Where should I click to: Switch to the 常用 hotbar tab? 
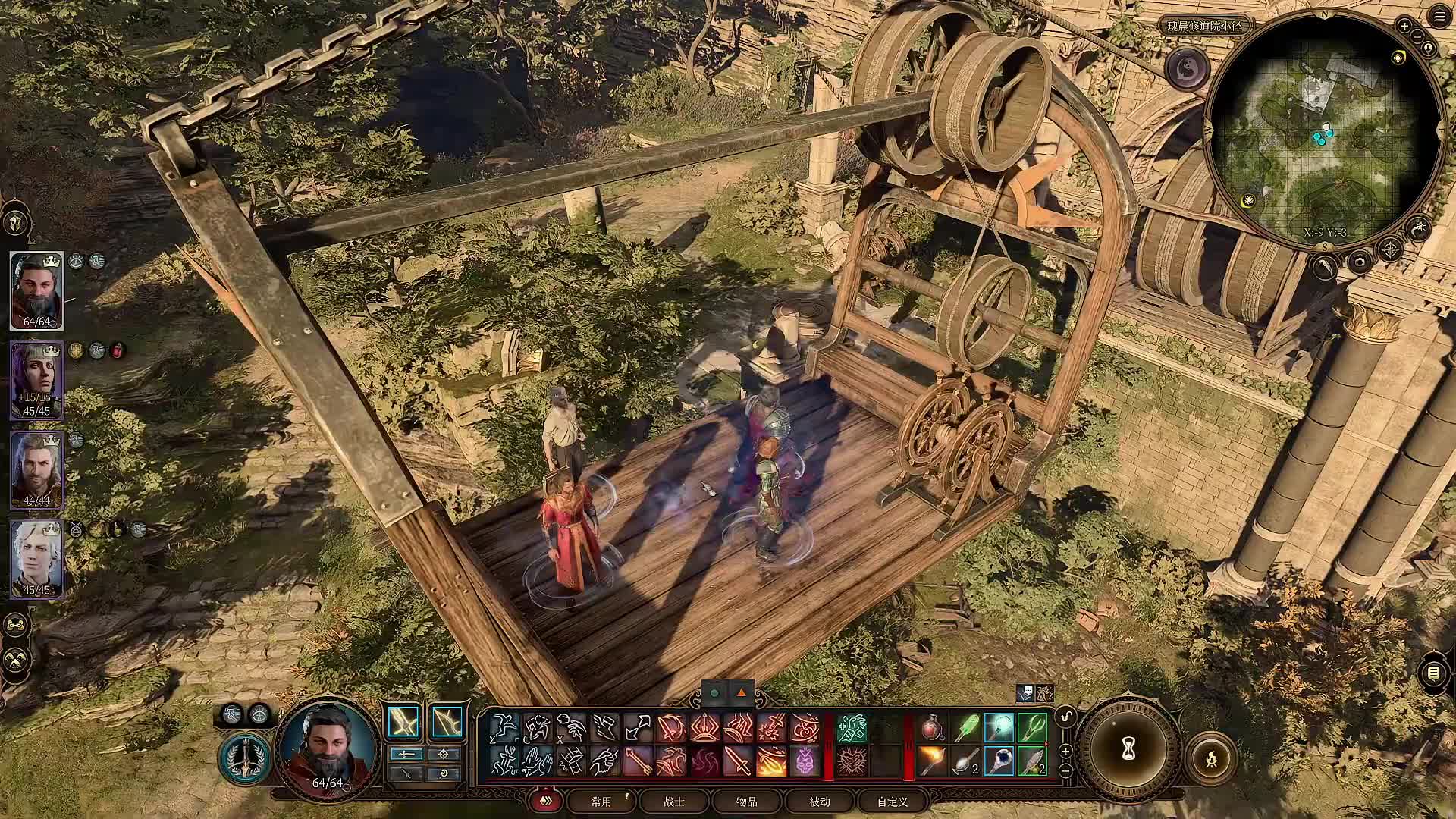[x=601, y=801]
